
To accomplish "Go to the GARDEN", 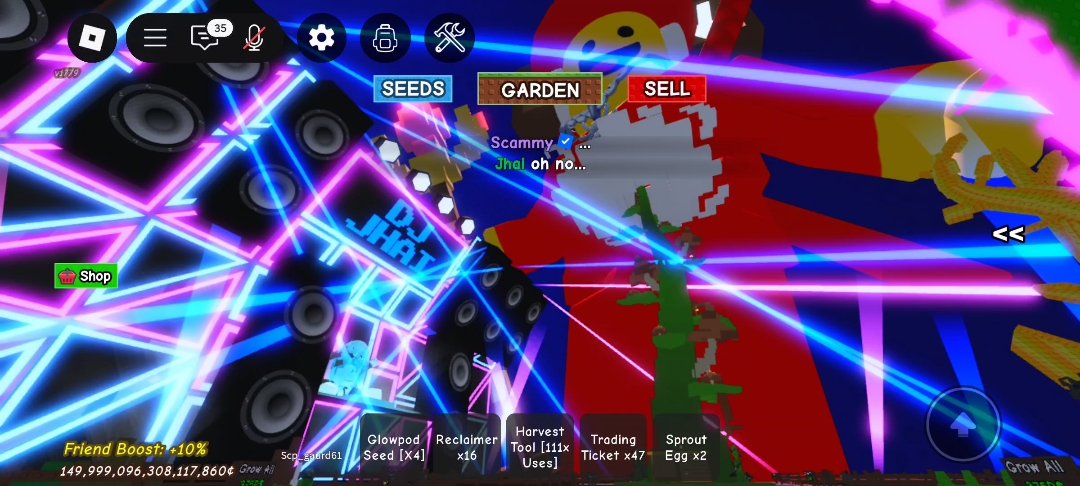I will point(540,89).
